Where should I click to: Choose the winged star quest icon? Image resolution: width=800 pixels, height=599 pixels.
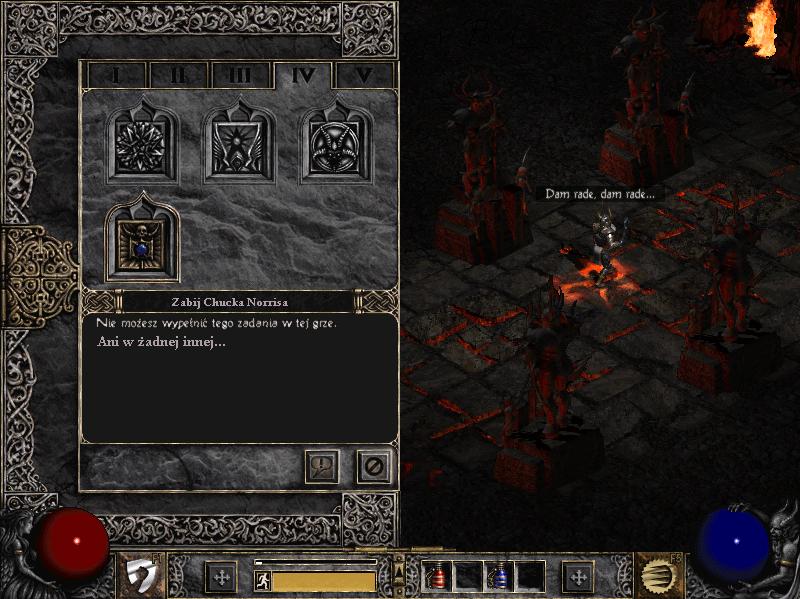click(240, 145)
